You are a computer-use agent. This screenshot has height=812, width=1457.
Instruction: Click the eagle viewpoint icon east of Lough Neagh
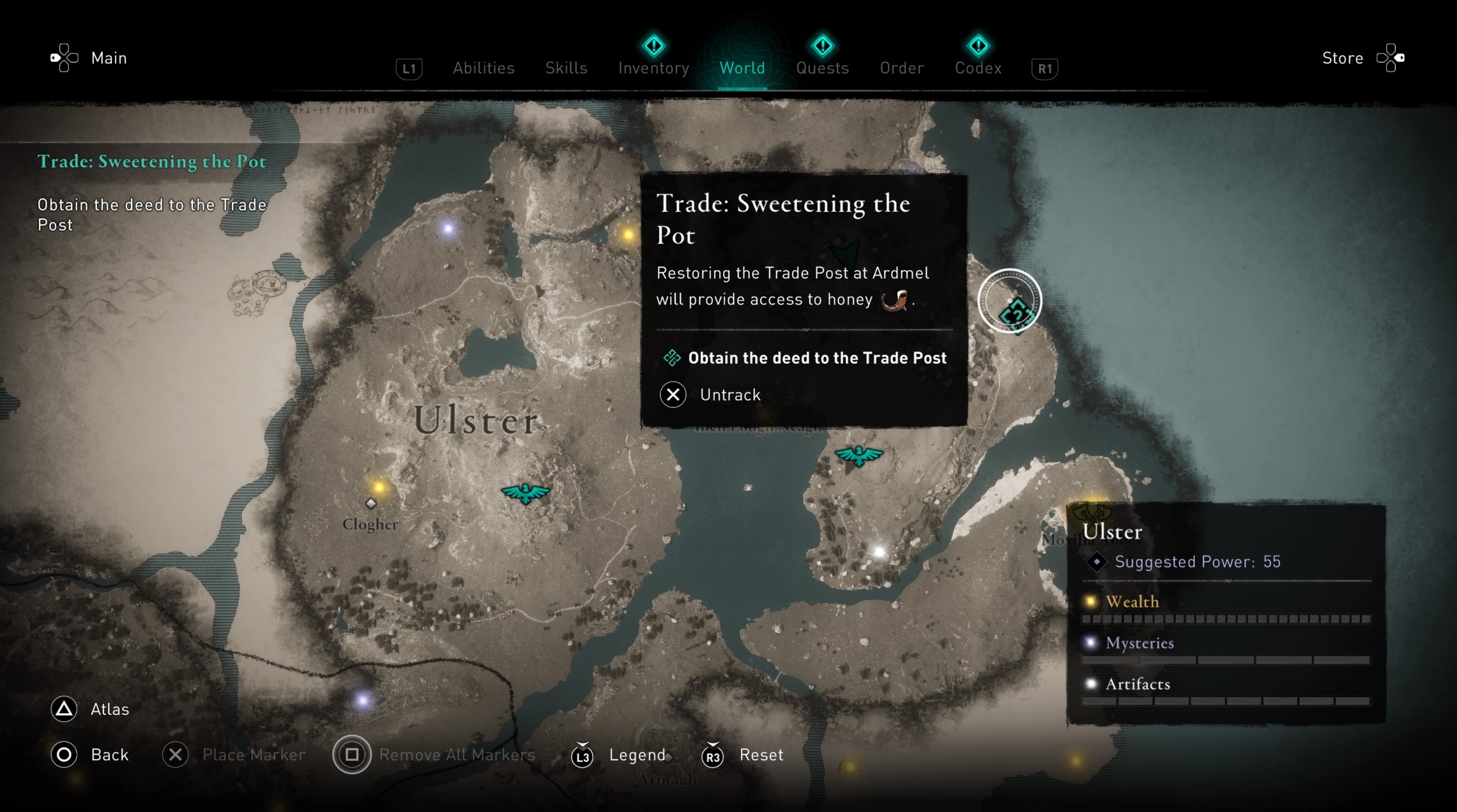tap(859, 455)
